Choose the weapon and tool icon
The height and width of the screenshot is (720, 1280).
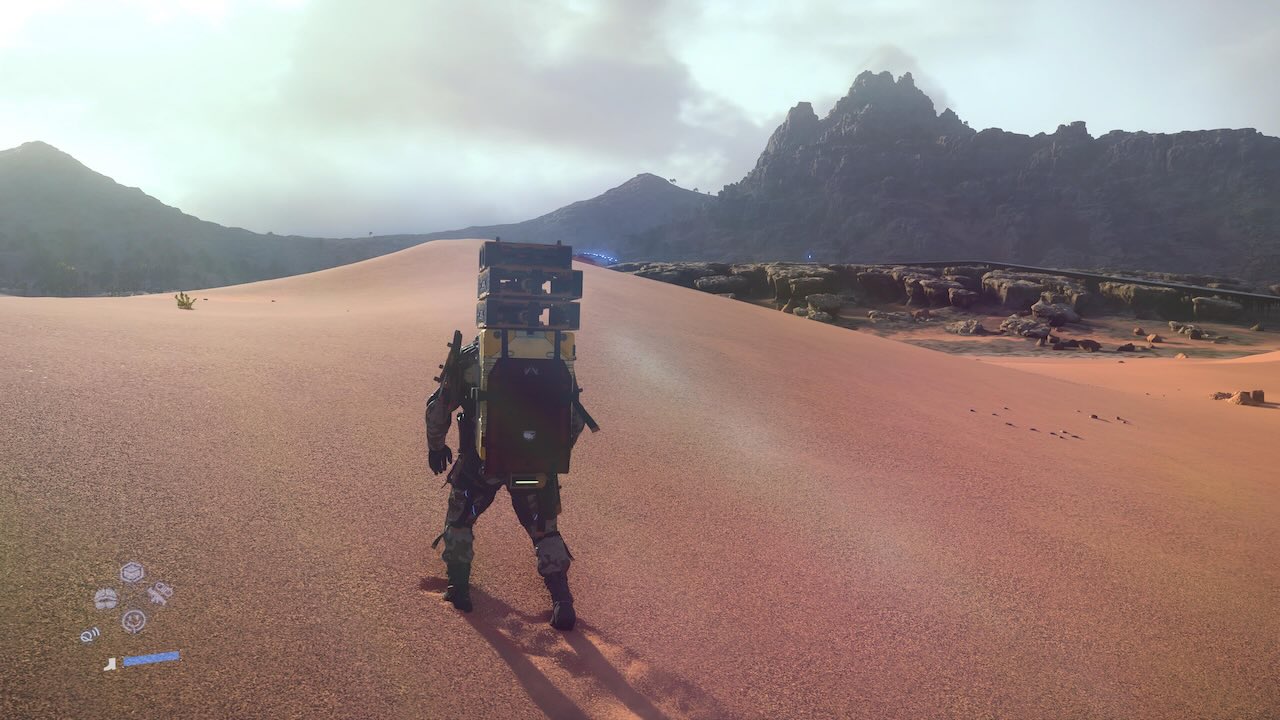coord(160,594)
